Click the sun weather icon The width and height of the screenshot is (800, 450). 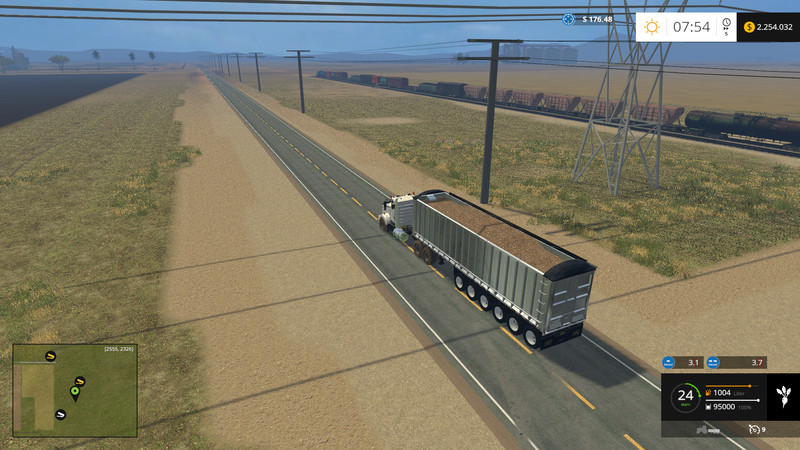[652, 27]
